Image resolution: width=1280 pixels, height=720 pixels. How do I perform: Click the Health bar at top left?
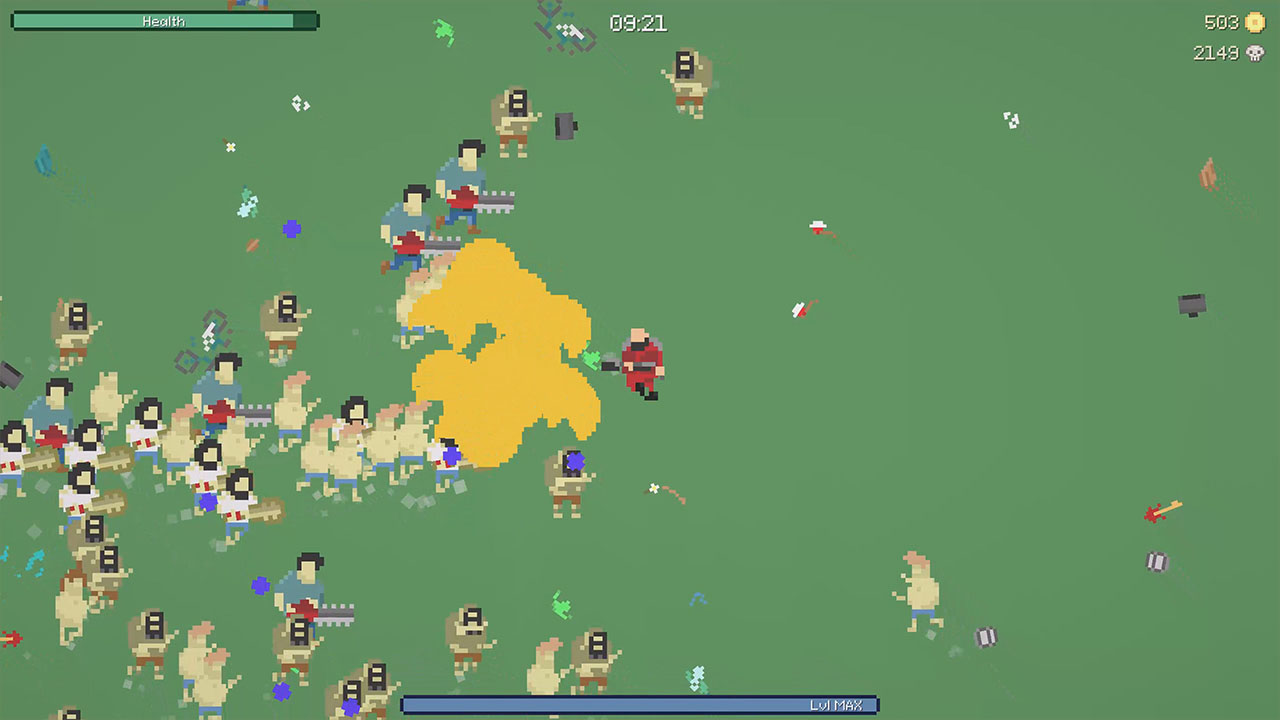tap(165, 18)
